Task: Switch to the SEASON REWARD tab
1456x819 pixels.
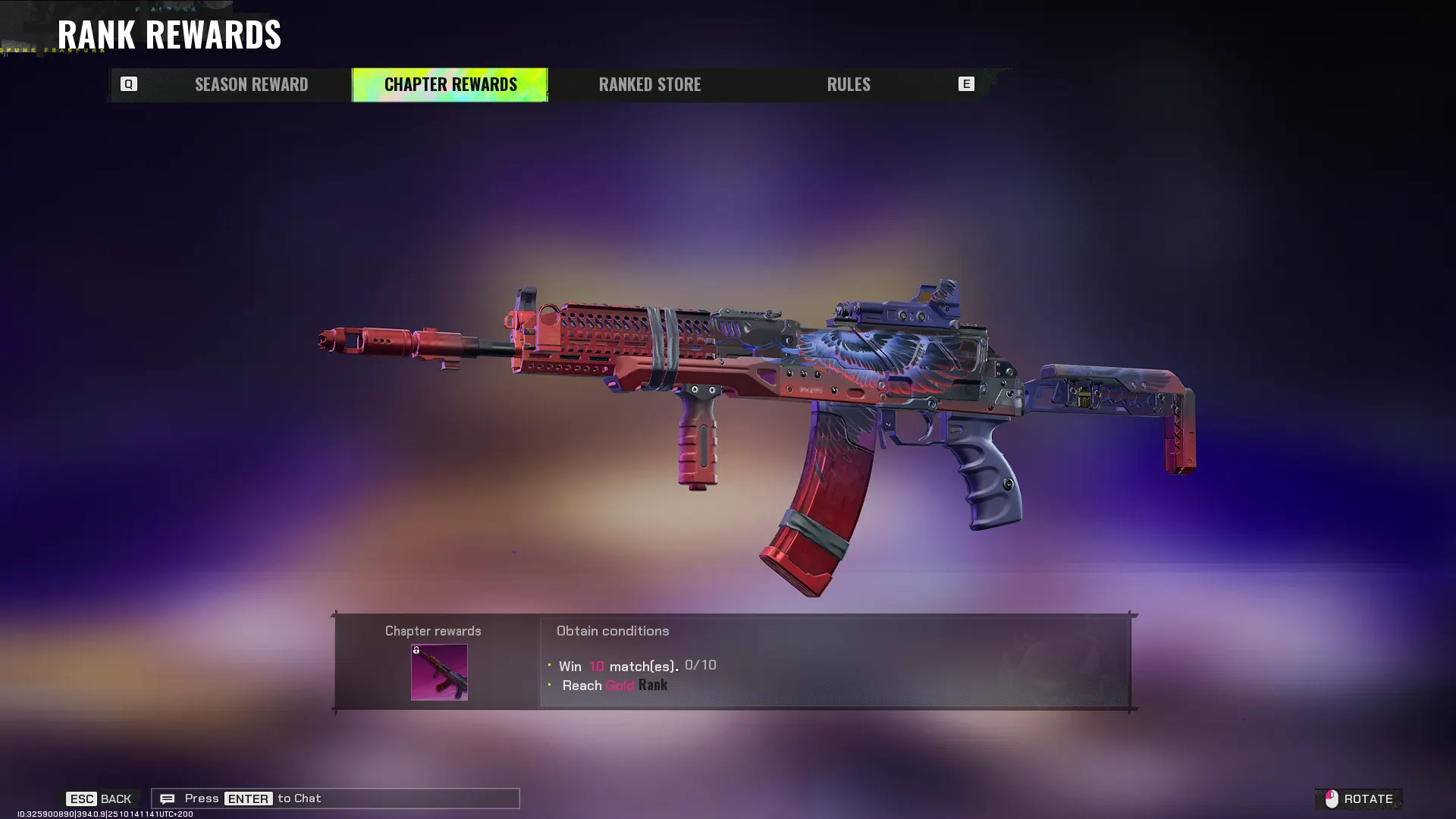Action: 251,84
